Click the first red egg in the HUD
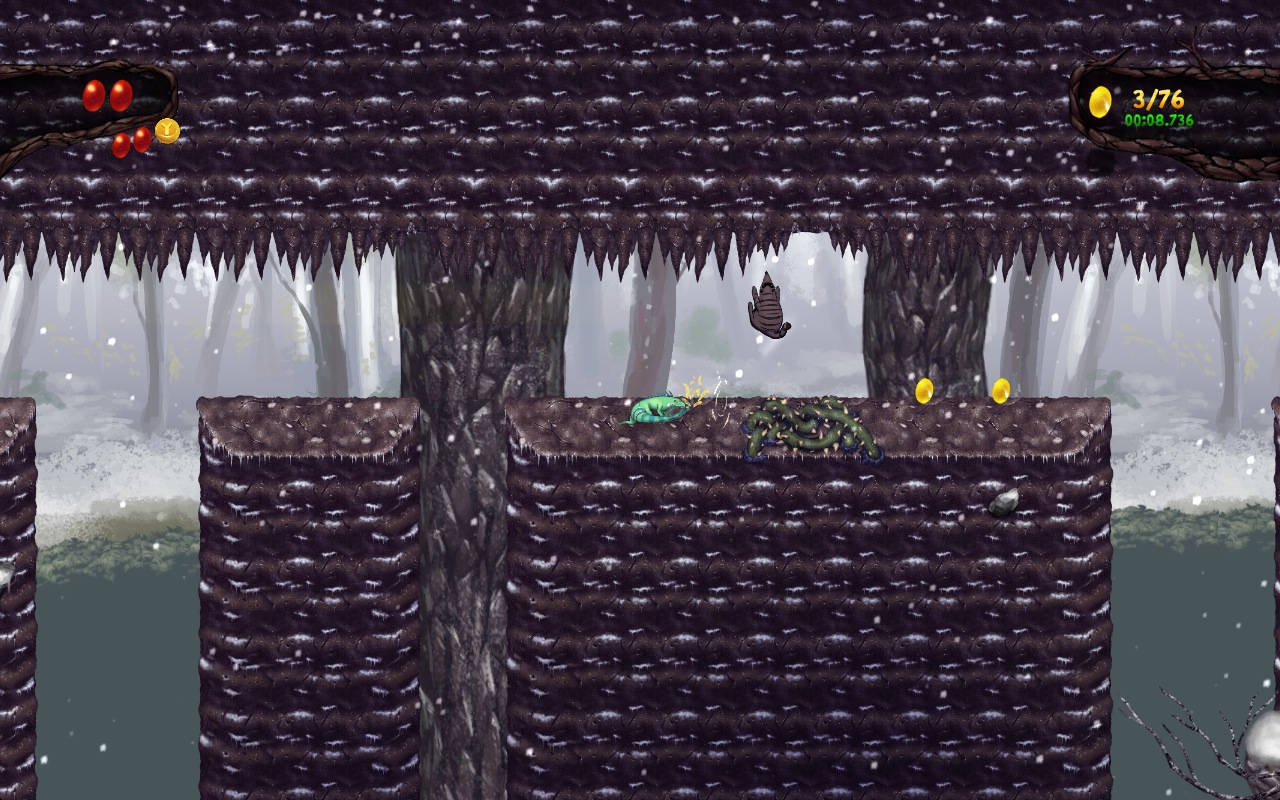This screenshot has width=1280, height=800. 93,96
